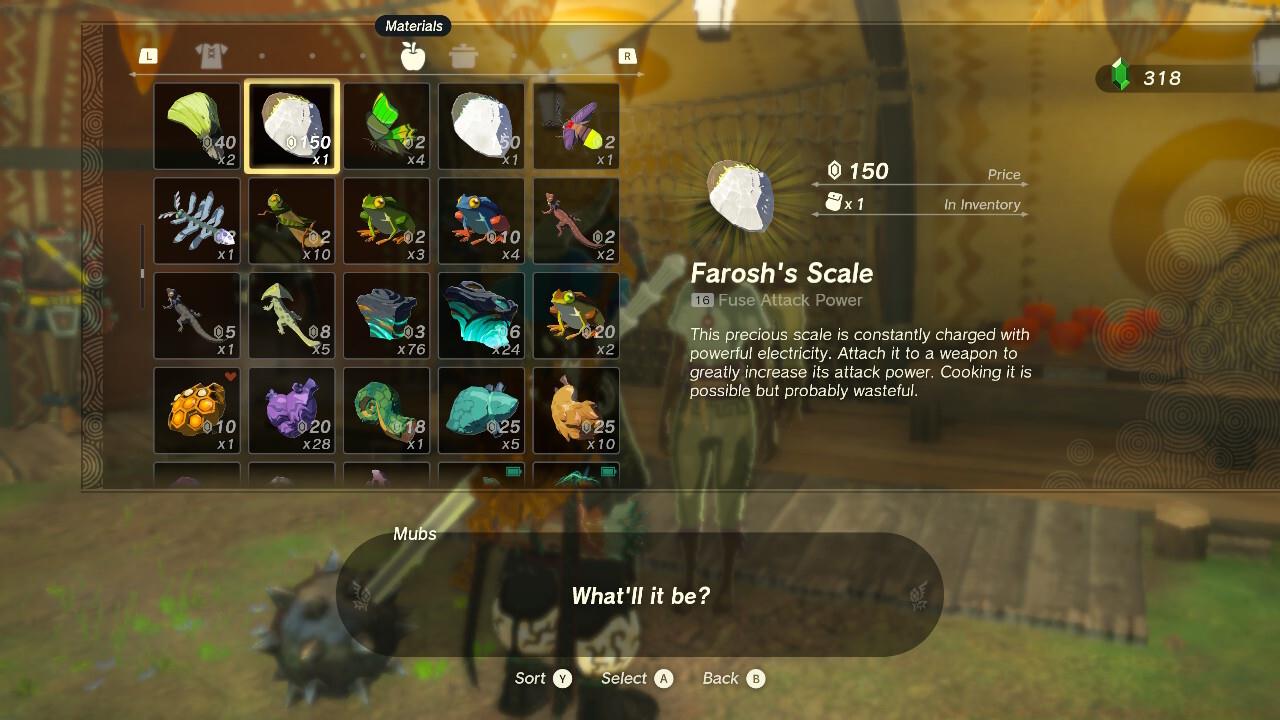Select the apple Materials category icon
The width and height of the screenshot is (1280, 720).
[x=413, y=57]
